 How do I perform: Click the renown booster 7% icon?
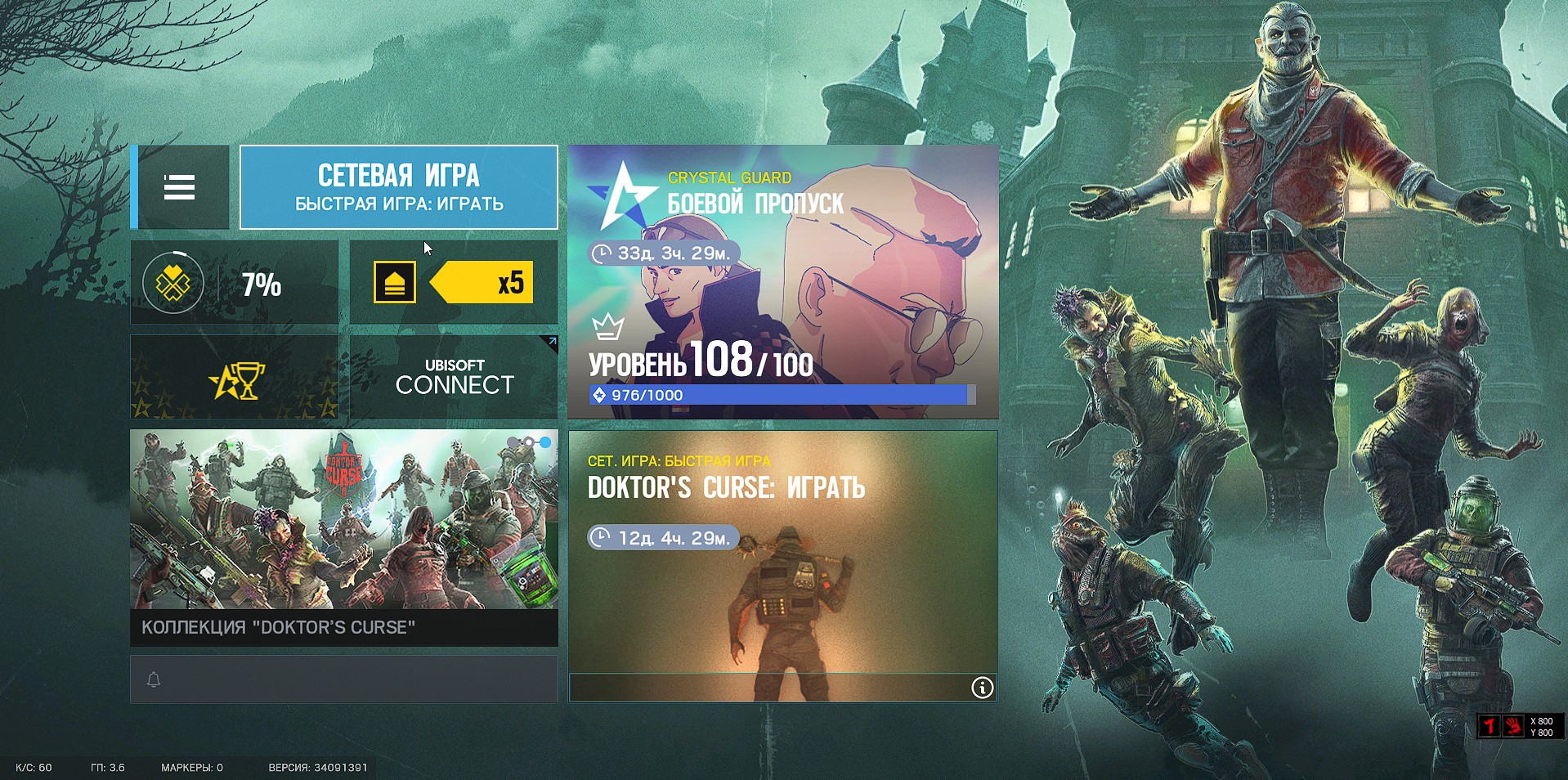click(x=172, y=282)
